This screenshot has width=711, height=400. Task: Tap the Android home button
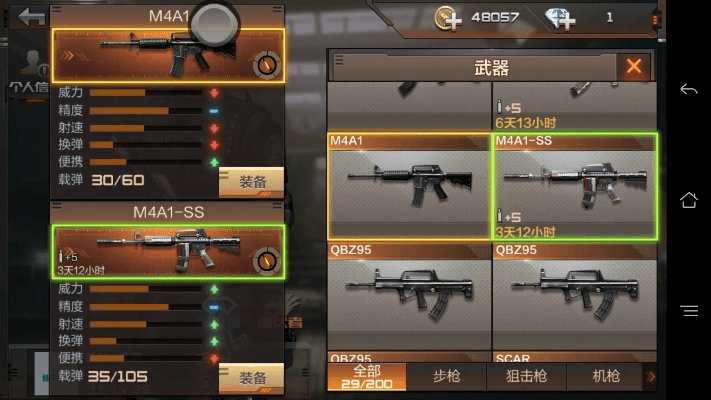(688, 200)
